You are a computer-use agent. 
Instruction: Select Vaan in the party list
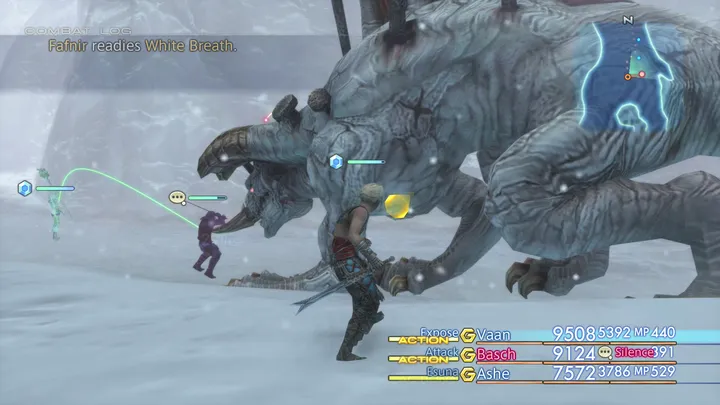coord(496,334)
